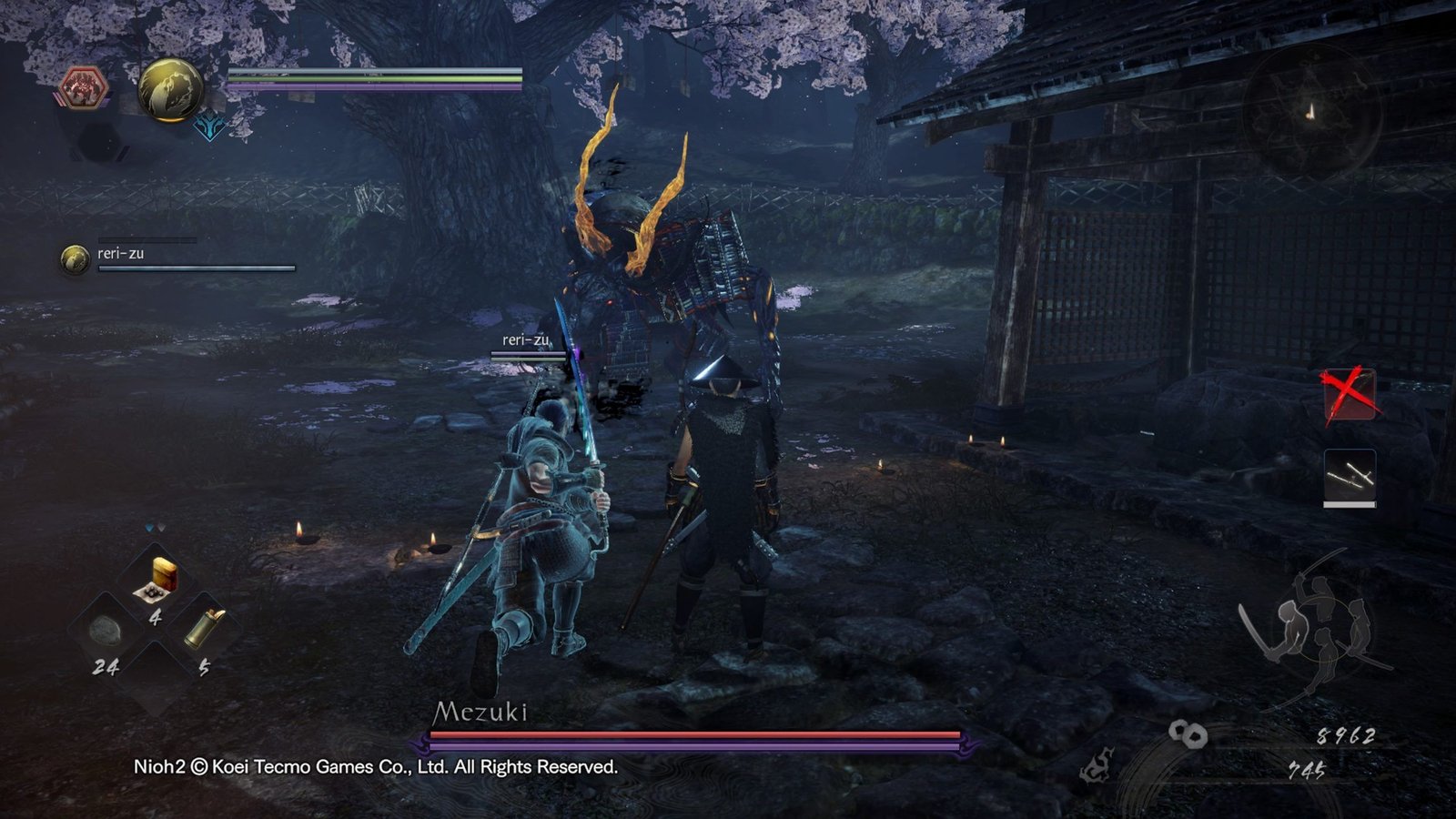The width and height of the screenshot is (1456, 819).
Task: Click the golden guardian spirit emblem
Action: [170, 90]
